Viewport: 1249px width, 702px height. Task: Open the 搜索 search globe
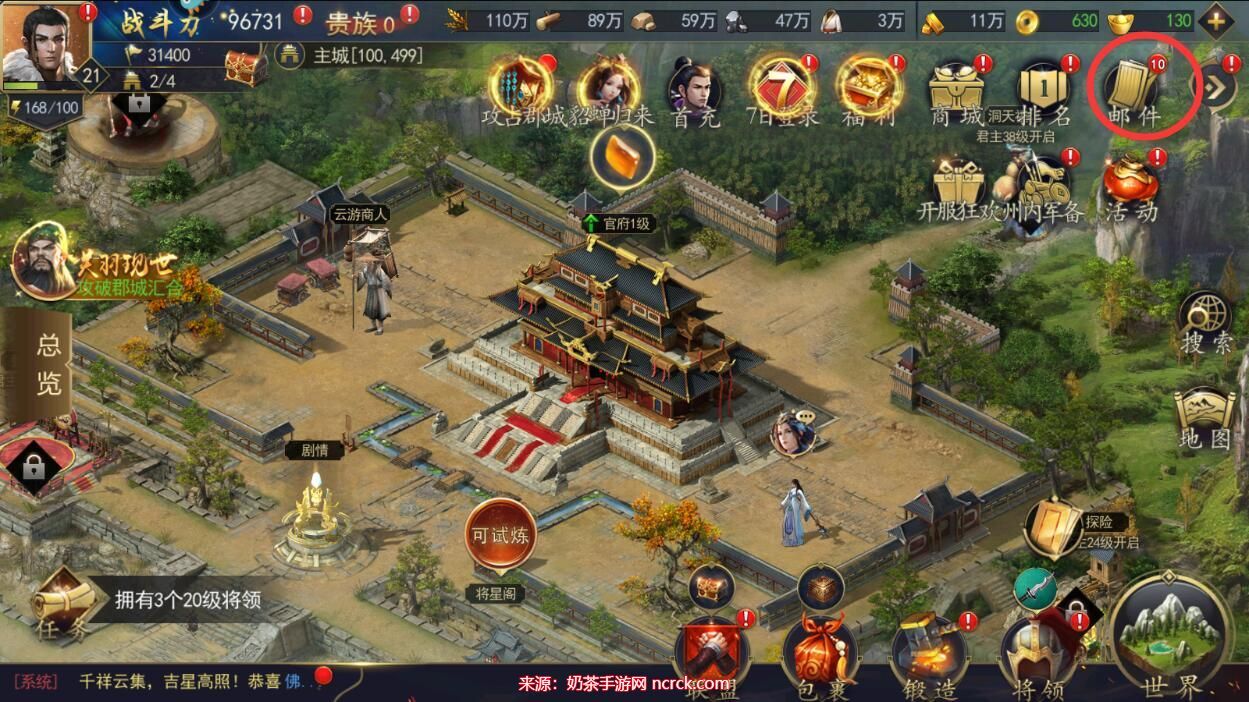pyautogui.click(x=1205, y=322)
